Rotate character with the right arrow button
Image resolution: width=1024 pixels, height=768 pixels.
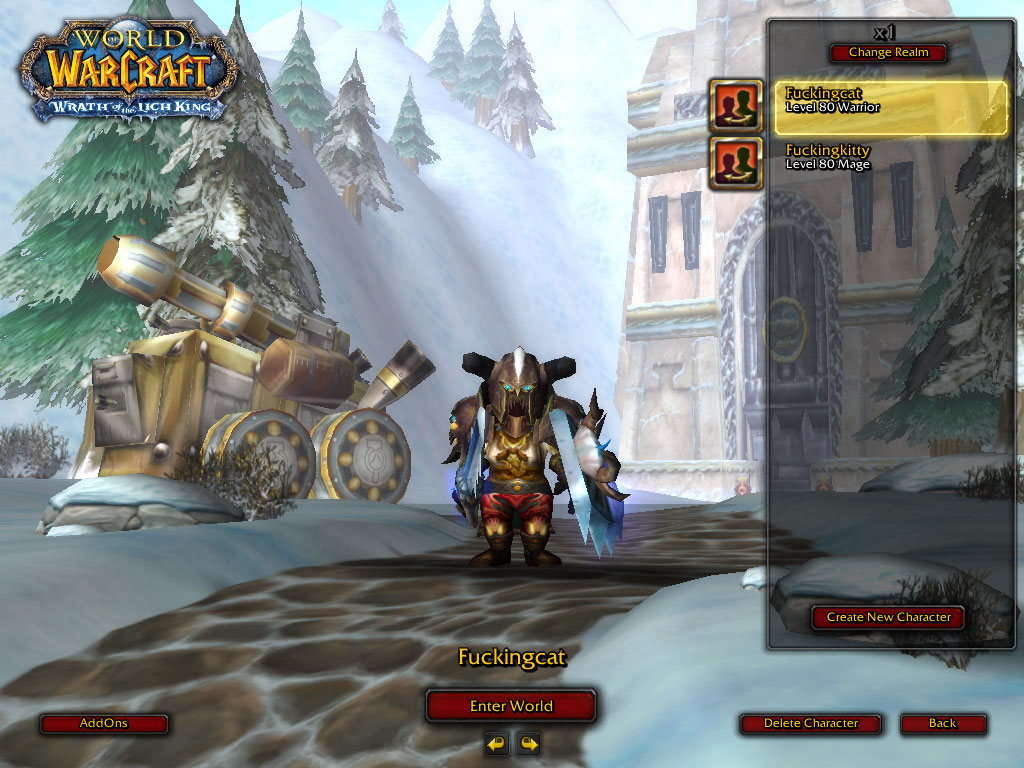[528, 743]
